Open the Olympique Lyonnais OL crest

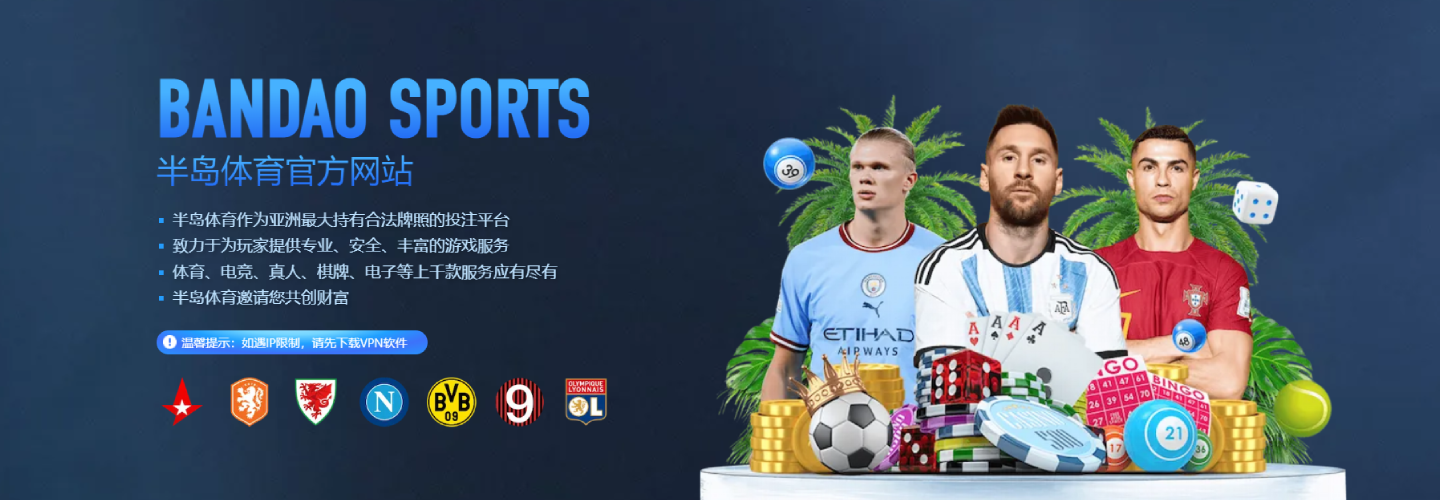click(x=586, y=402)
